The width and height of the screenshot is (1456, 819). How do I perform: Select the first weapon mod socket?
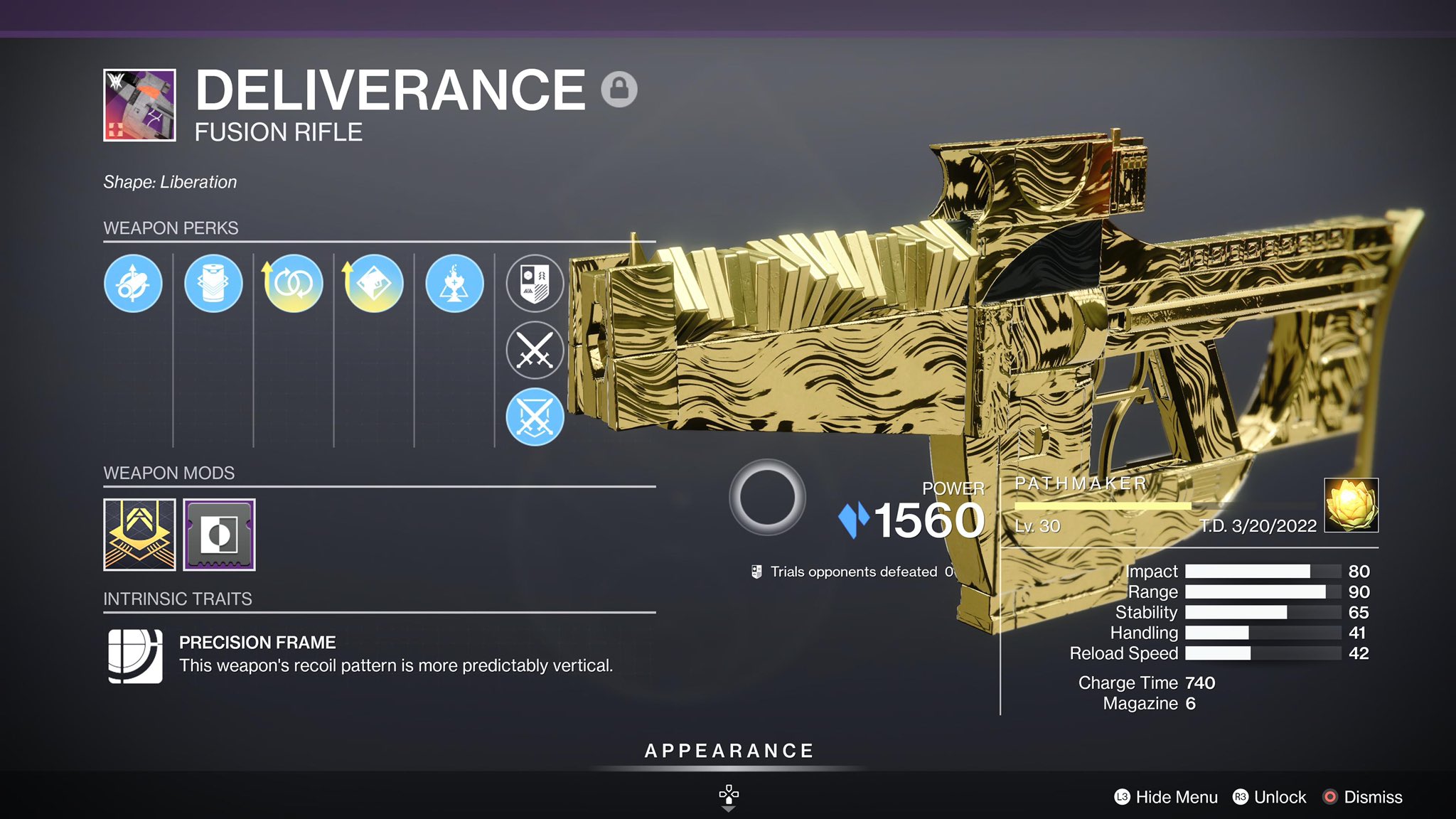tap(140, 535)
